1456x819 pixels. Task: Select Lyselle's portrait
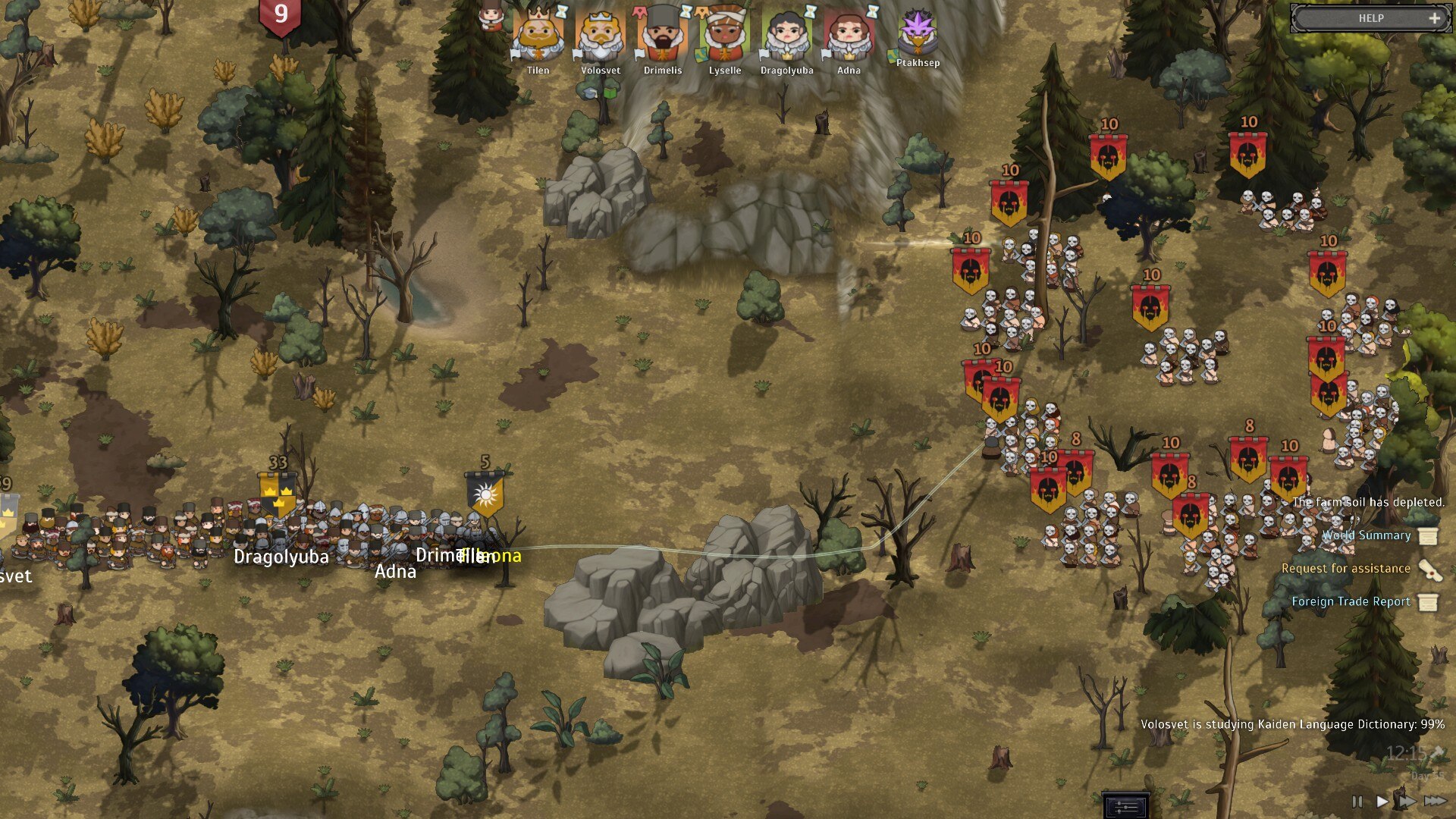pos(725,36)
